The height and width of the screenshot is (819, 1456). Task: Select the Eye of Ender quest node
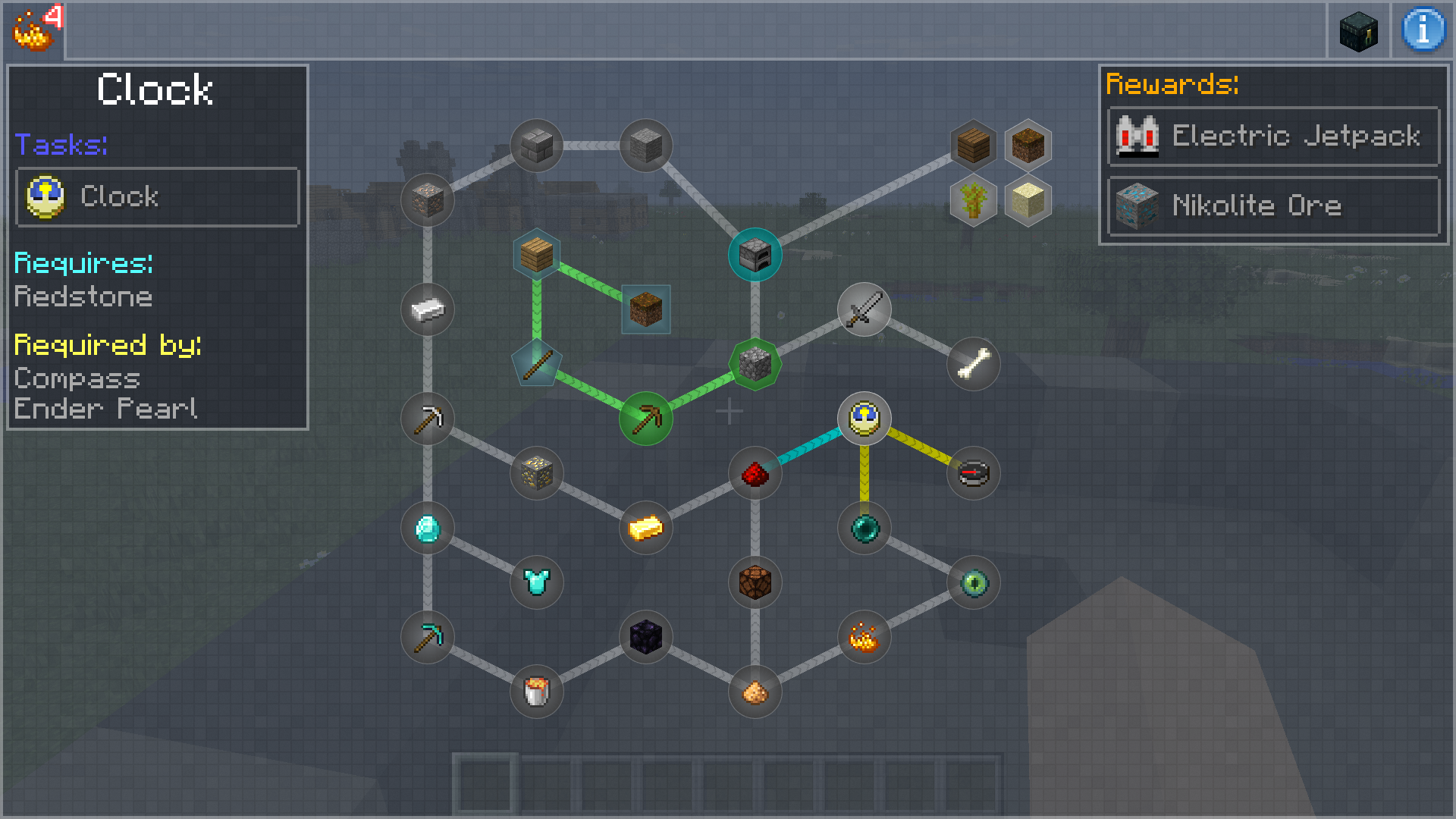[973, 583]
